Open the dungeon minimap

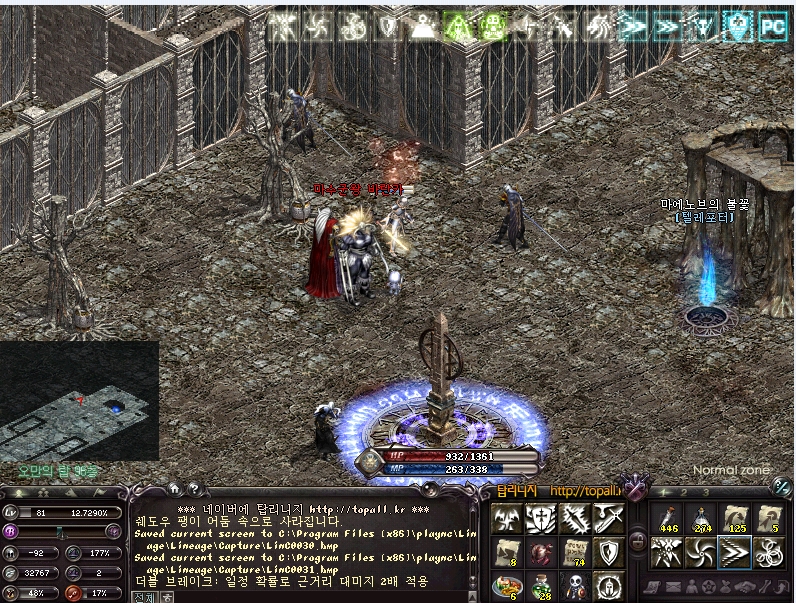79,402
